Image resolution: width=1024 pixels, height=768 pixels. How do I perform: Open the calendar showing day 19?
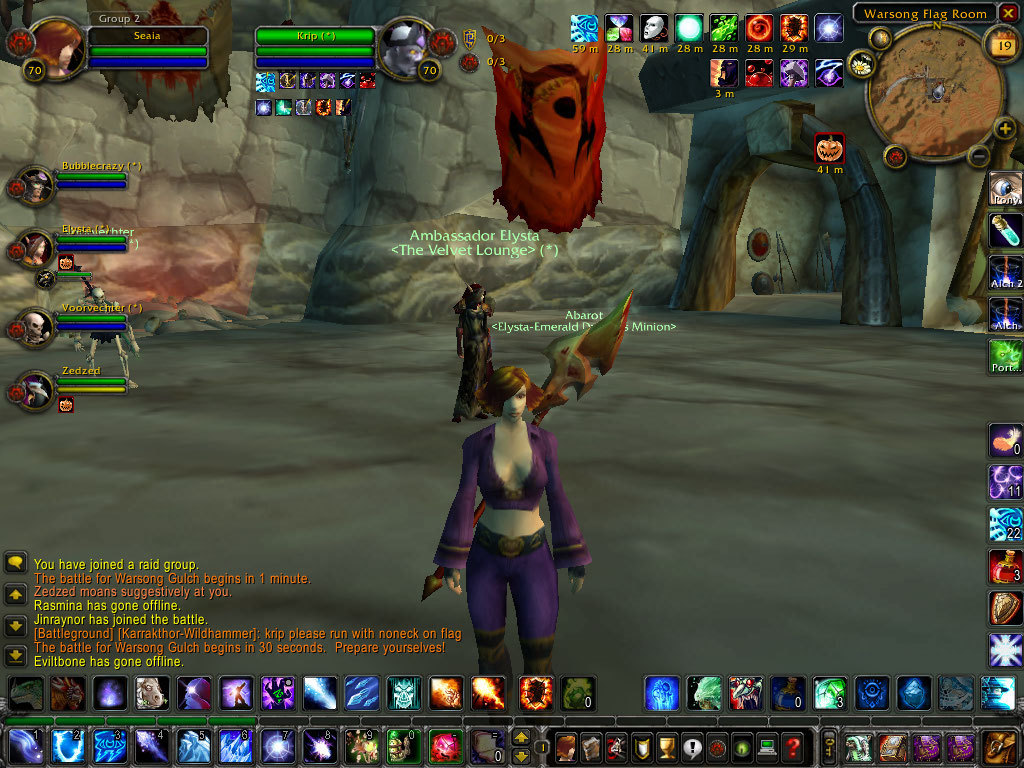point(1001,43)
